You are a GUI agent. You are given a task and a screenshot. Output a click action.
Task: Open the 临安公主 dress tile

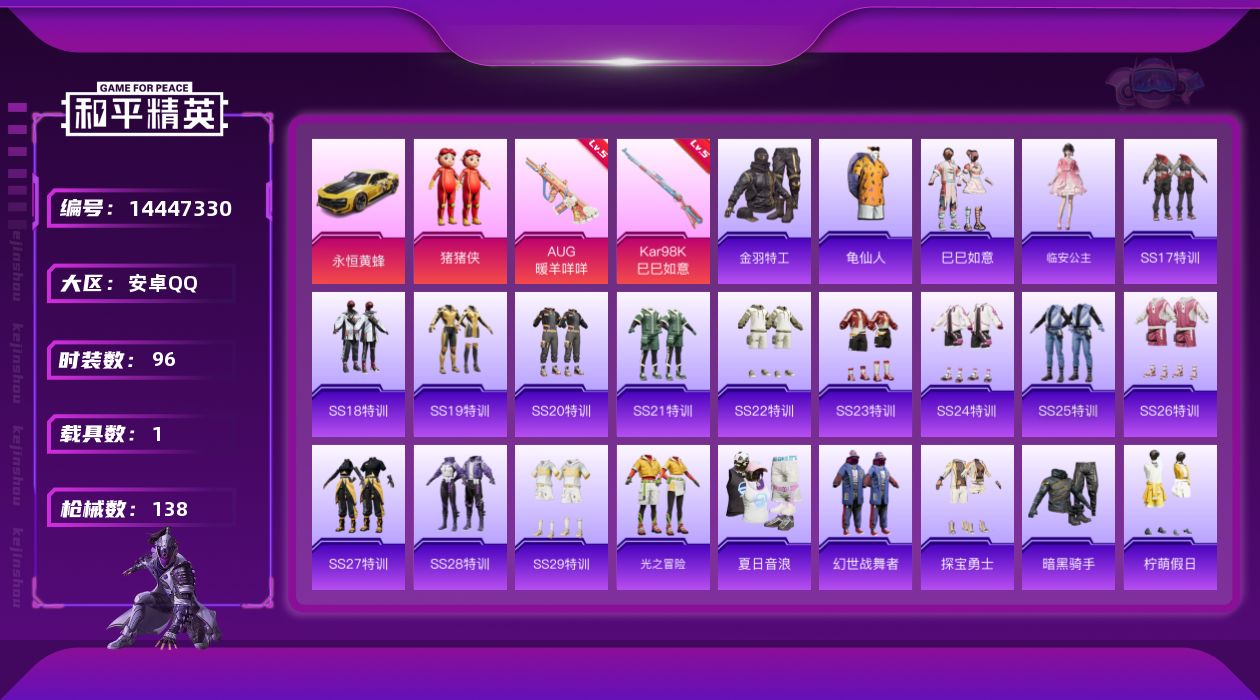pos(1068,210)
